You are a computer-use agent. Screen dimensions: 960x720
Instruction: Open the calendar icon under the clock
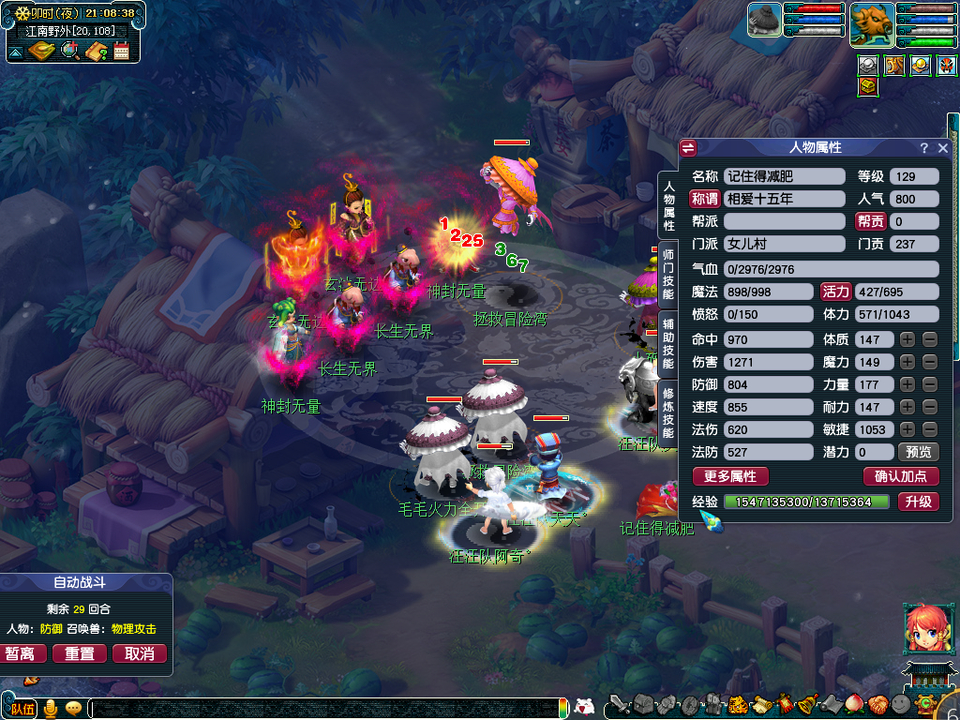pos(122,52)
